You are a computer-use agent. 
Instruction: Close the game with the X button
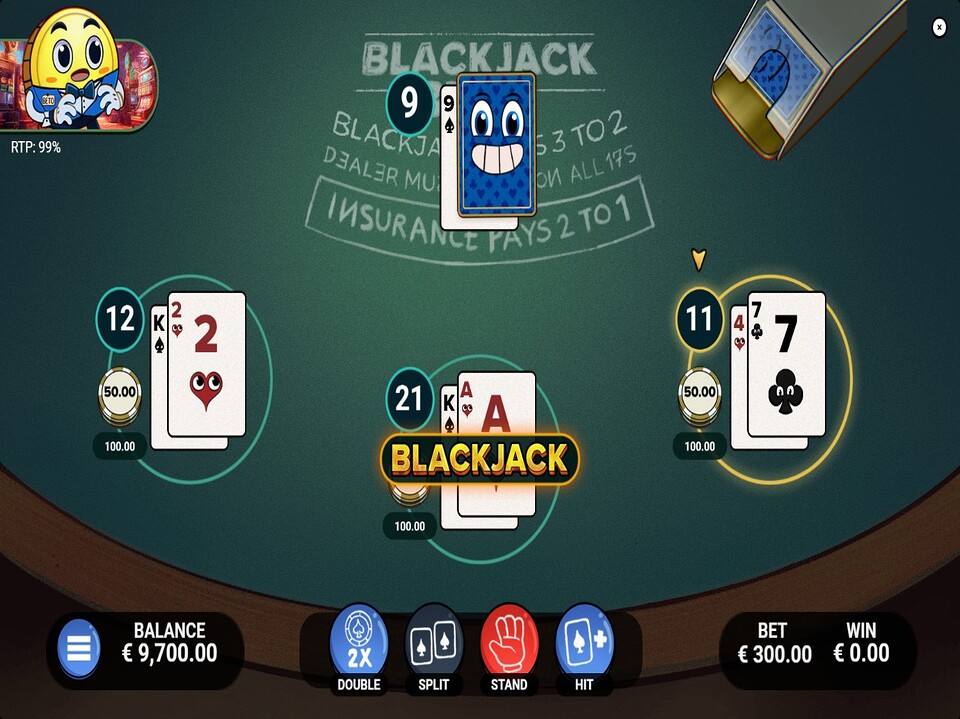point(939,27)
